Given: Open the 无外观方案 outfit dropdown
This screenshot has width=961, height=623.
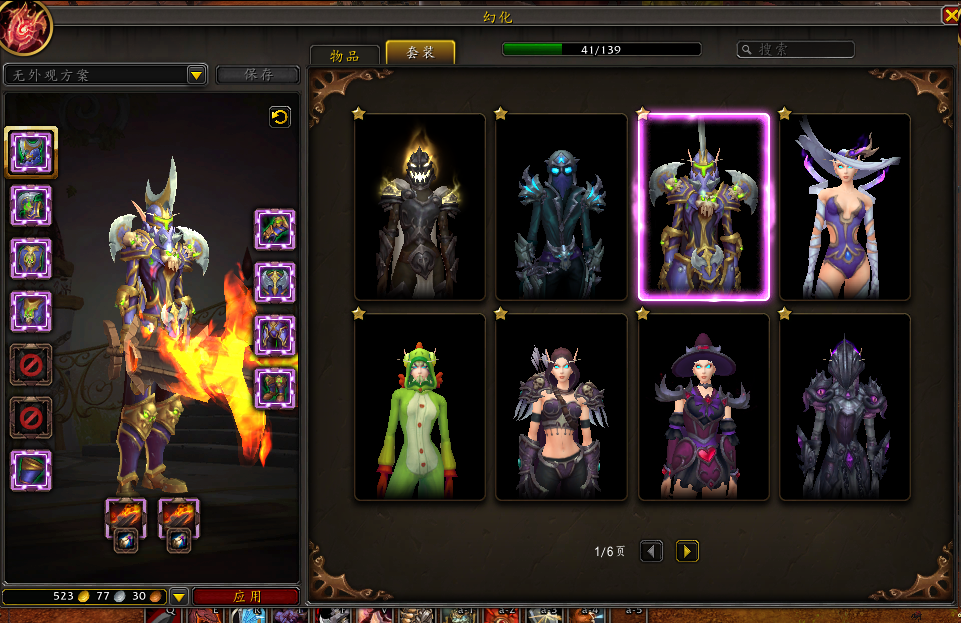Looking at the screenshot, I should (x=197, y=75).
